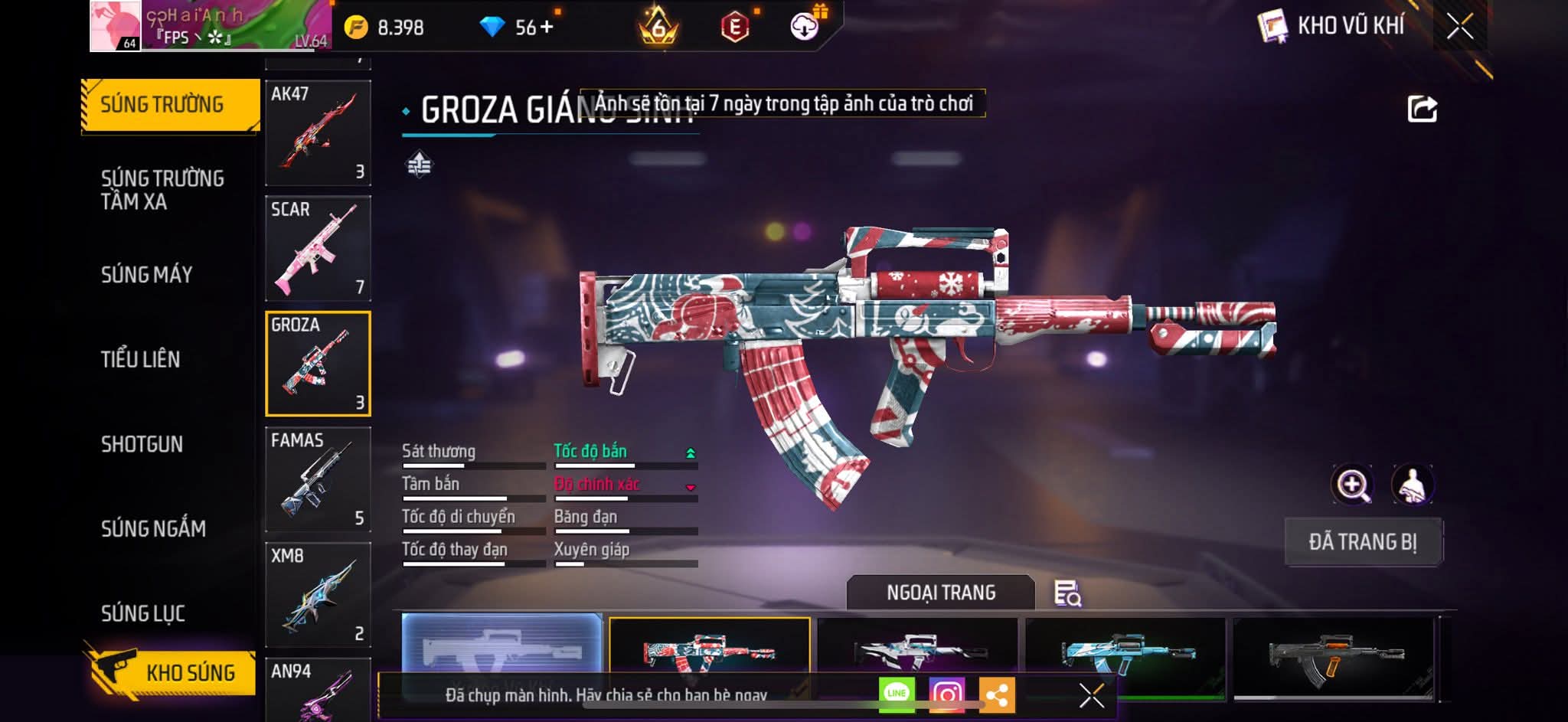1568x722 pixels.
Task: Pick the pink SCAR weapon tile
Action: (x=318, y=248)
